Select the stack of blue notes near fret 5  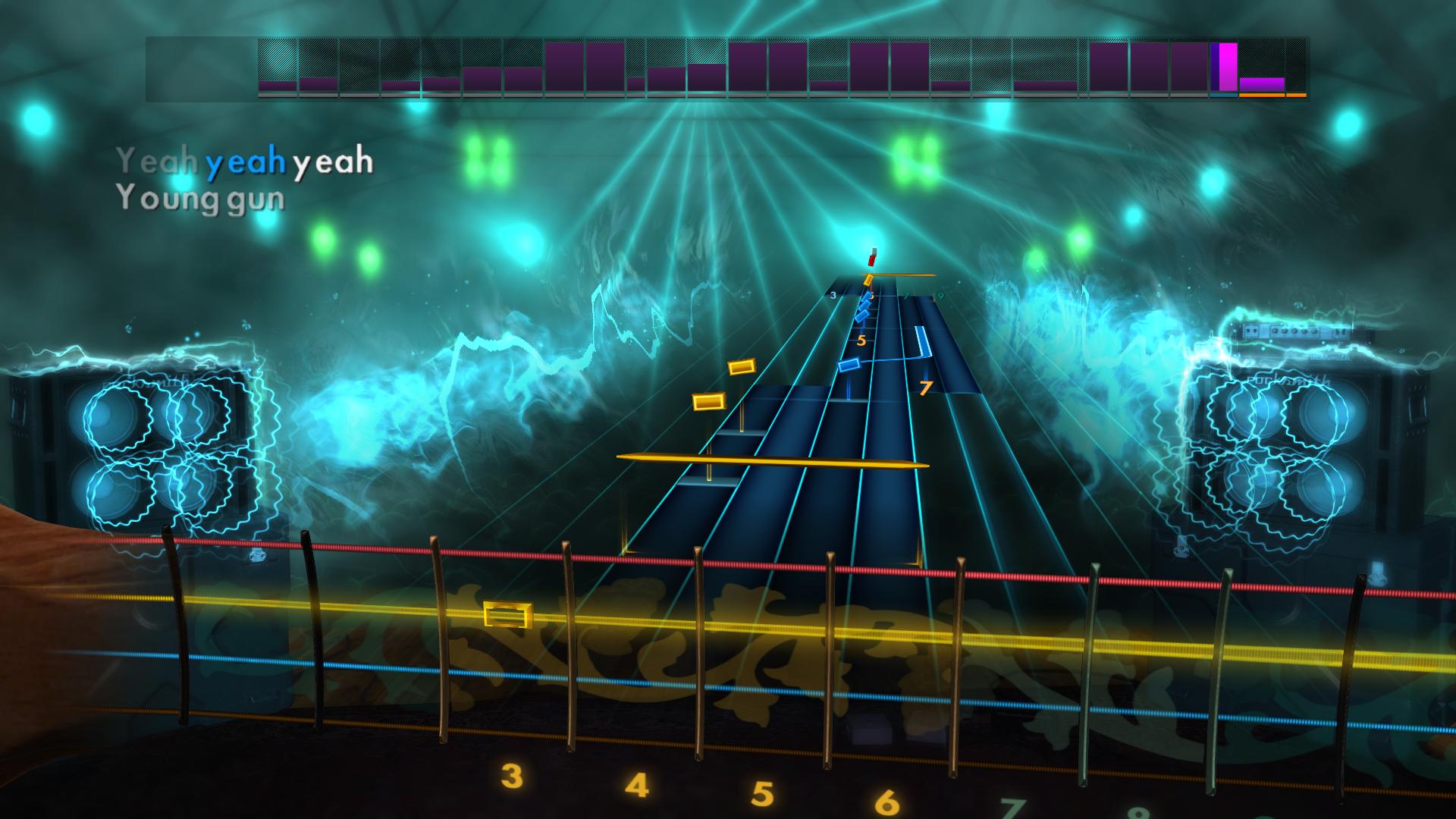[x=864, y=307]
